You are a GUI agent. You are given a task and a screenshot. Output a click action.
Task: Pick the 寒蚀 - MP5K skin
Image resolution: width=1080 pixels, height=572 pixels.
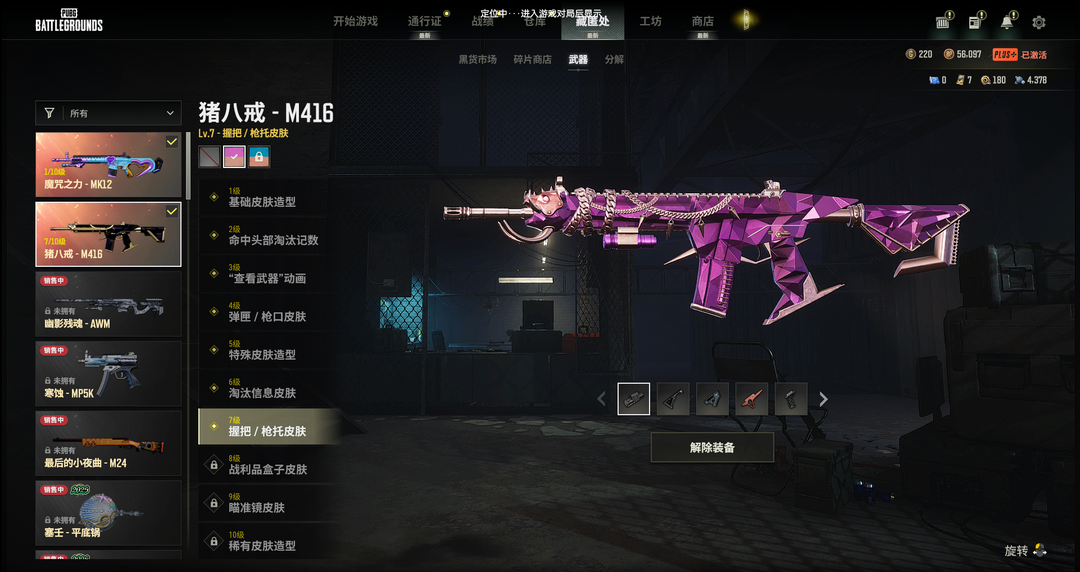[x=108, y=372]
